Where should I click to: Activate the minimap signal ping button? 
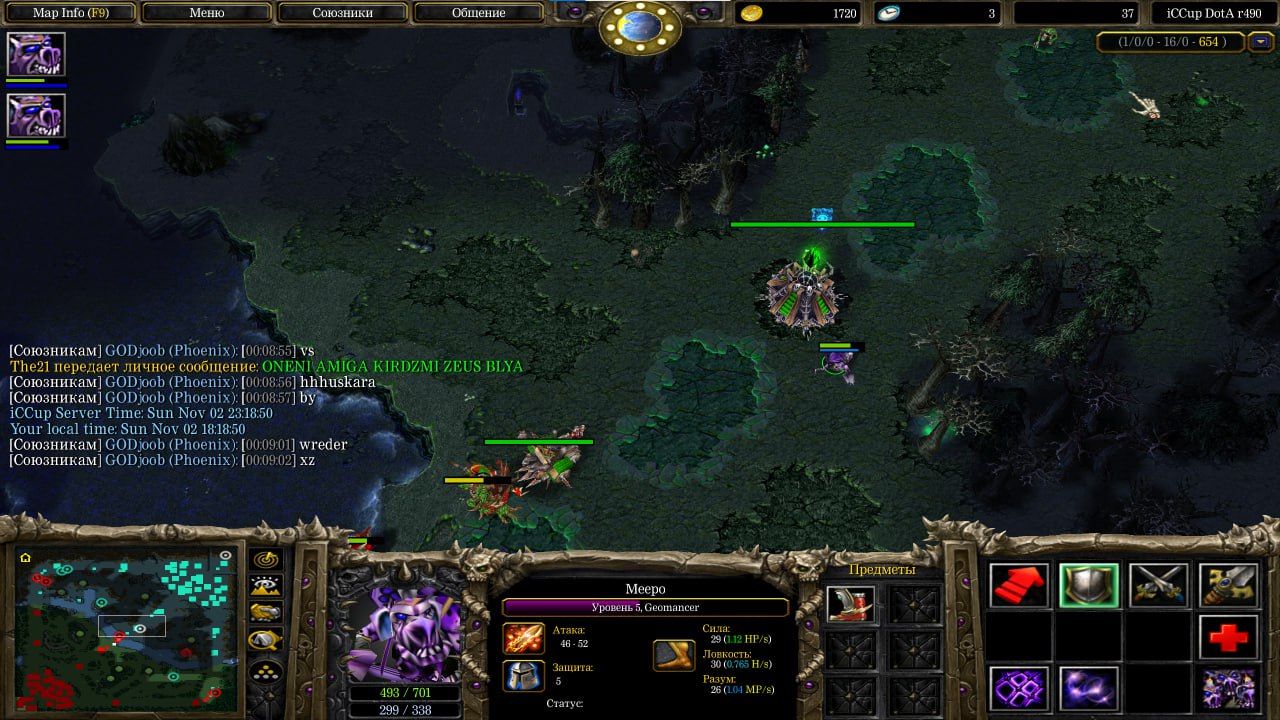click(266, 560)
